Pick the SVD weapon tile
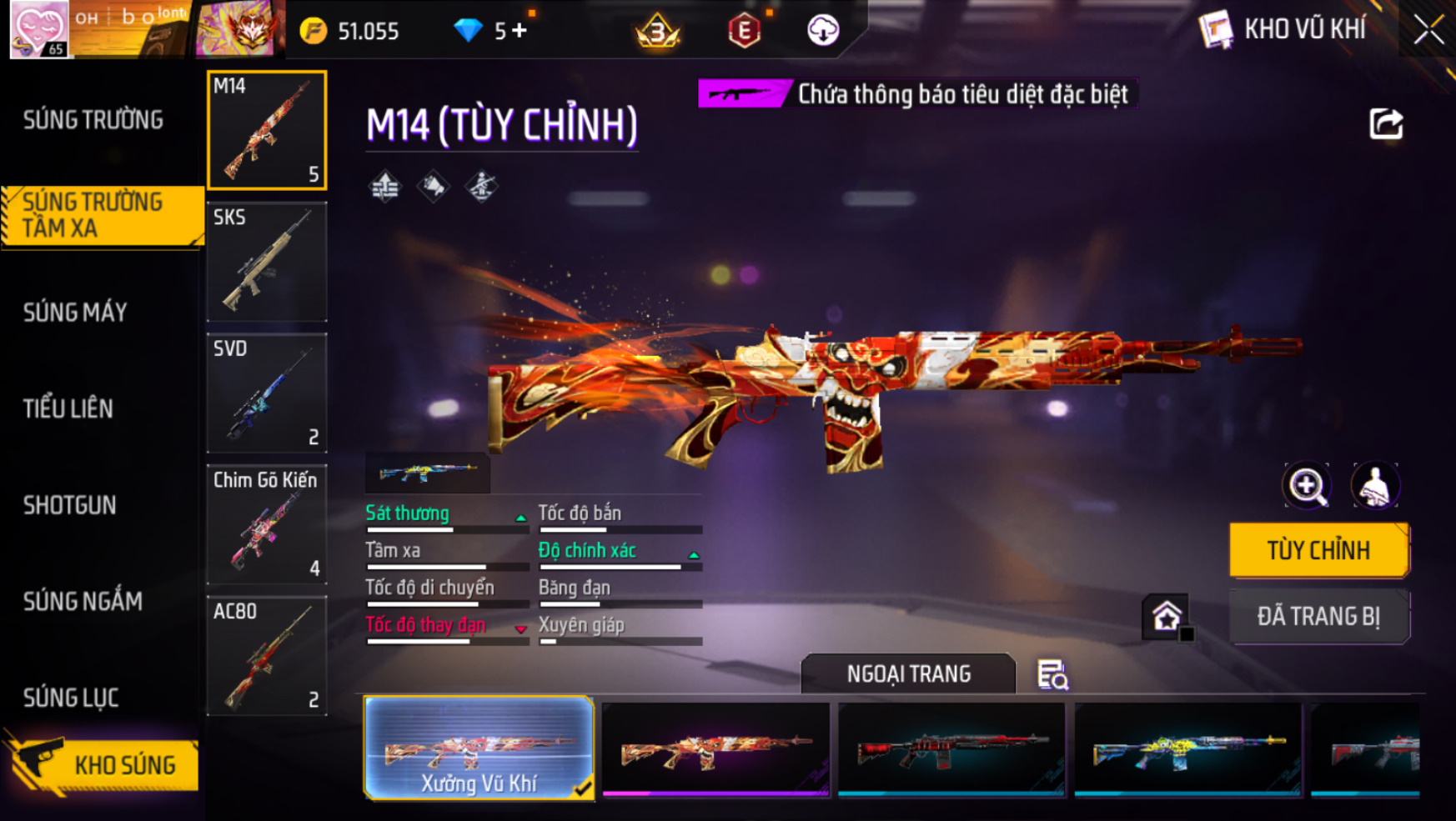Viewport: 1456px width, 821px height. coord(267,393)
